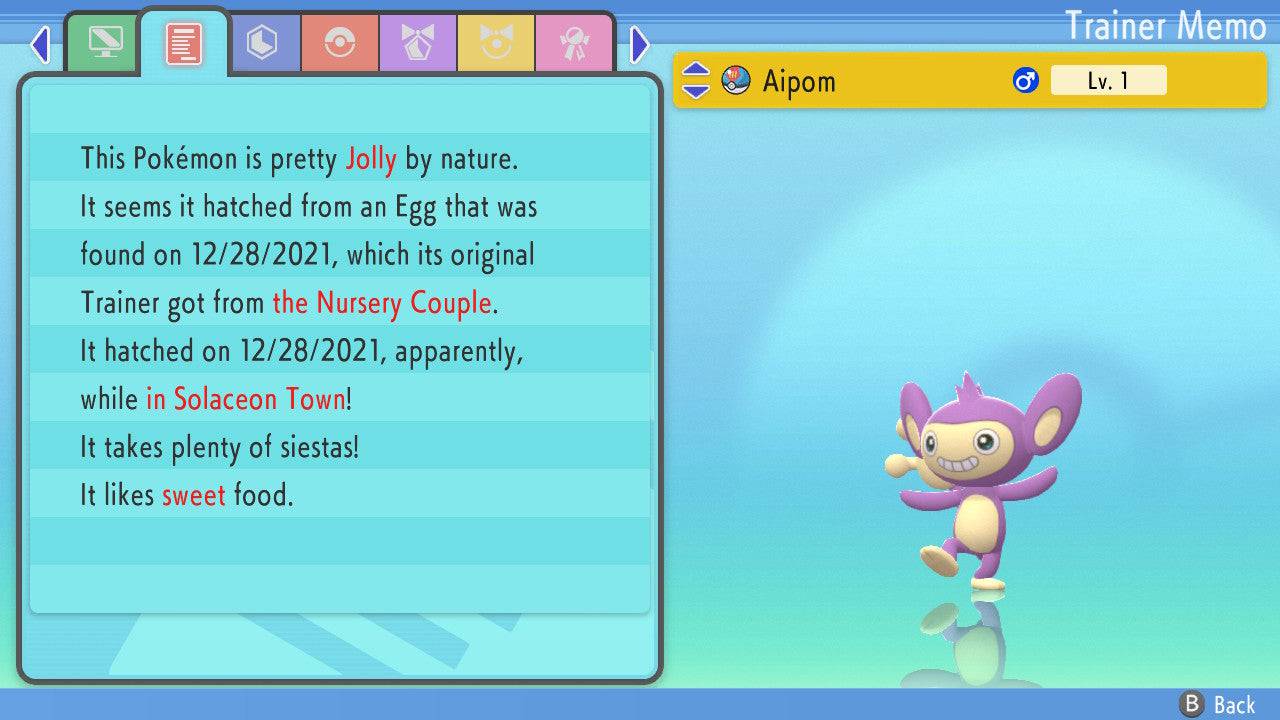Switch to the green monitor tab
The image size is (1280, 720).
(x=104, y=44)
